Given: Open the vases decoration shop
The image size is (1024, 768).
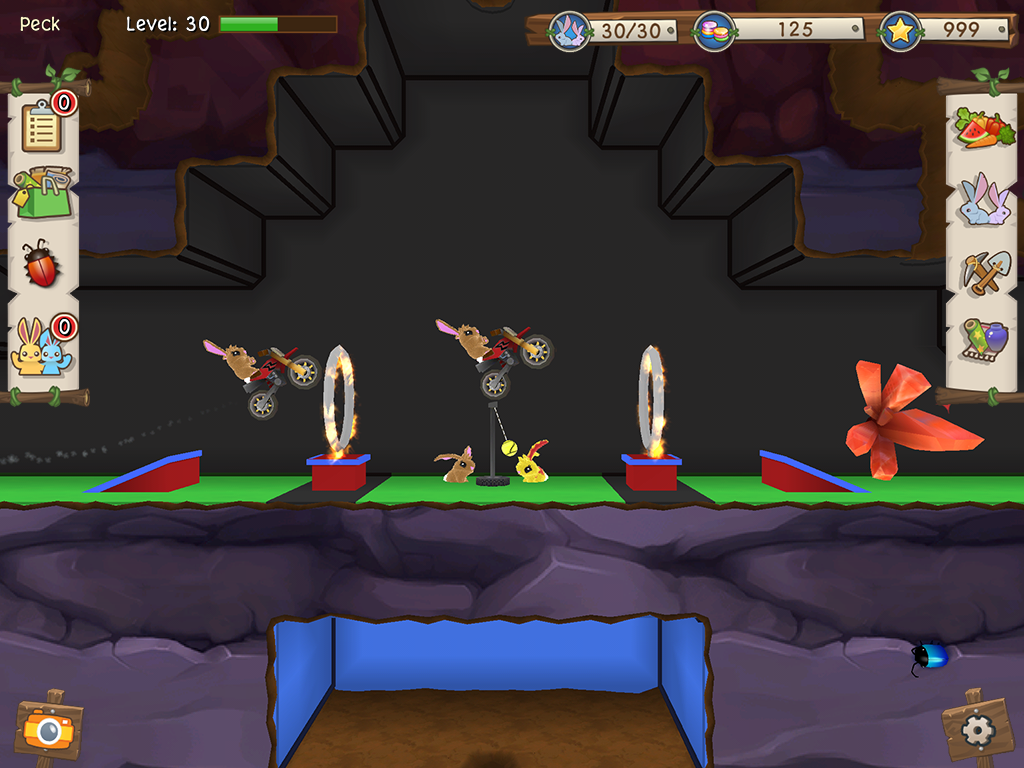Looking at the screenshot, I should (984, 340).
